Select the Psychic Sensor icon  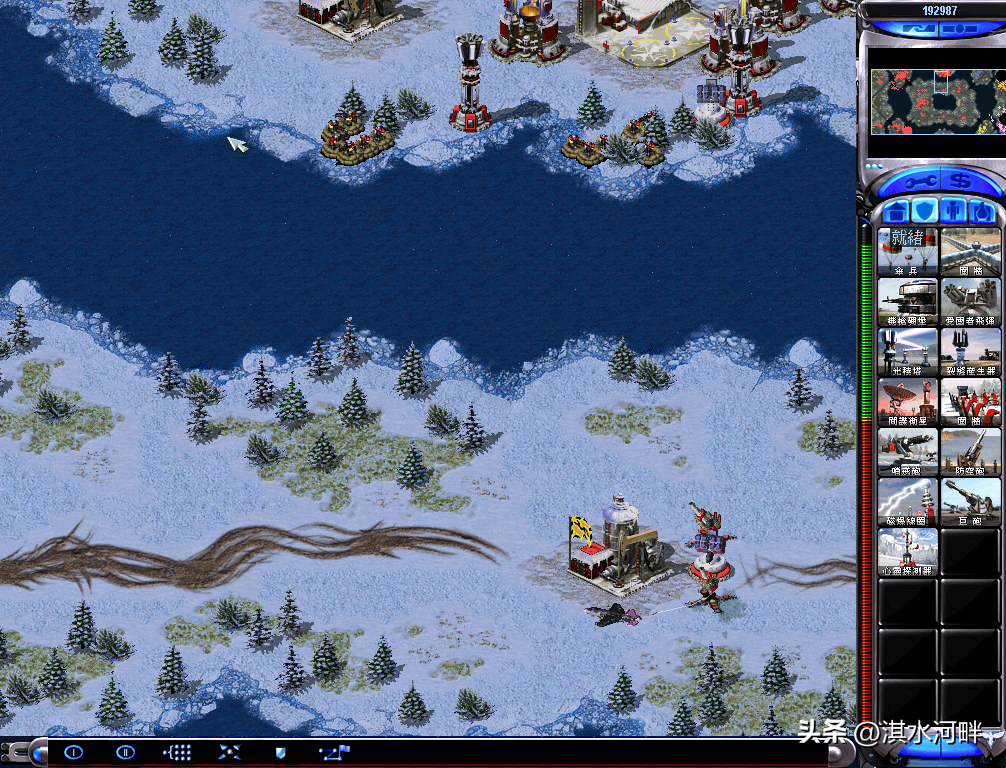pos(908,551)
